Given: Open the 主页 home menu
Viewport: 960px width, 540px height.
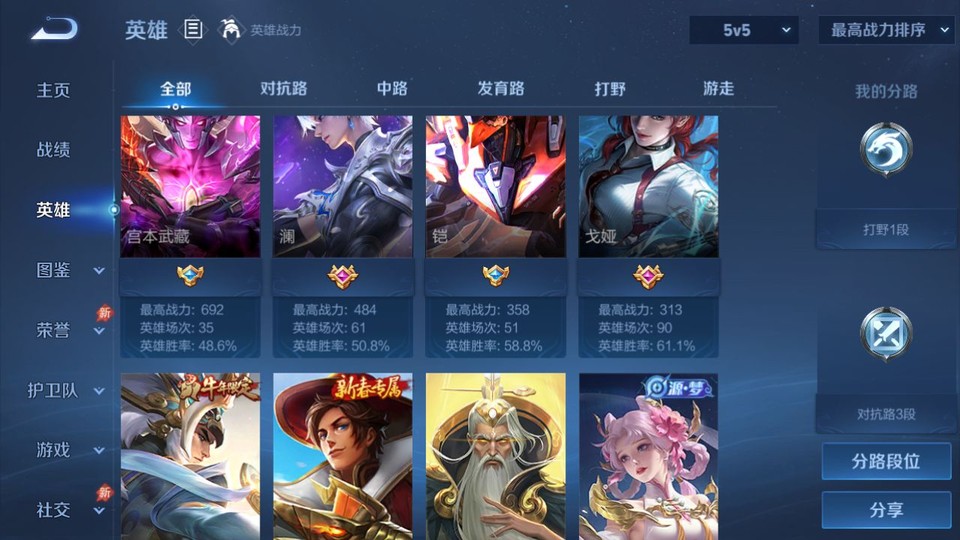Looking at the screenshot, I should coord(54,90).
